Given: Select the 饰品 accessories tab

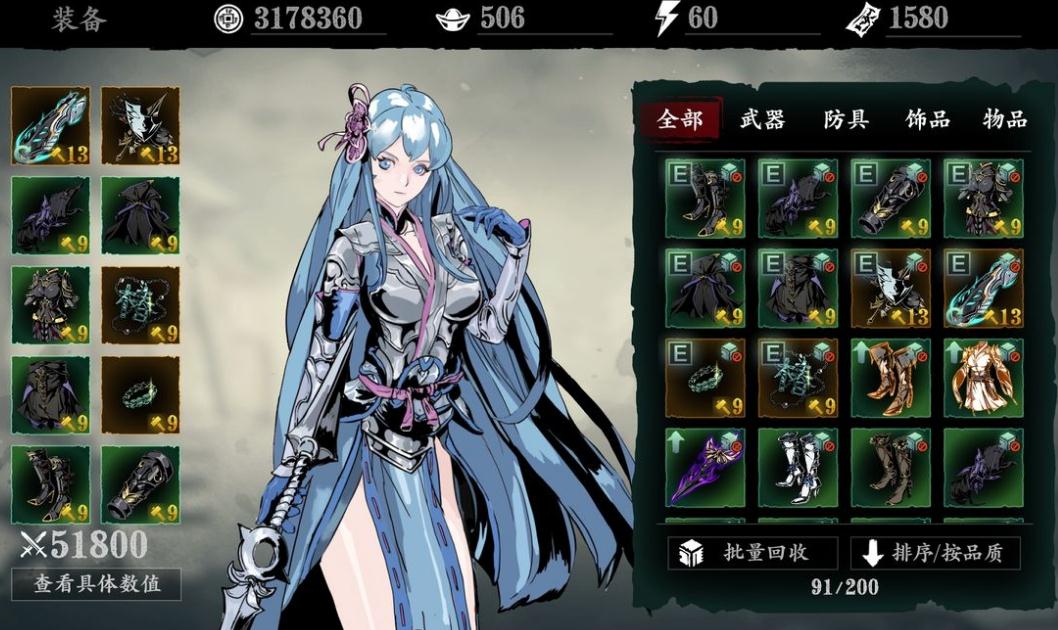Looking at the screenshot, I should 927,120.
